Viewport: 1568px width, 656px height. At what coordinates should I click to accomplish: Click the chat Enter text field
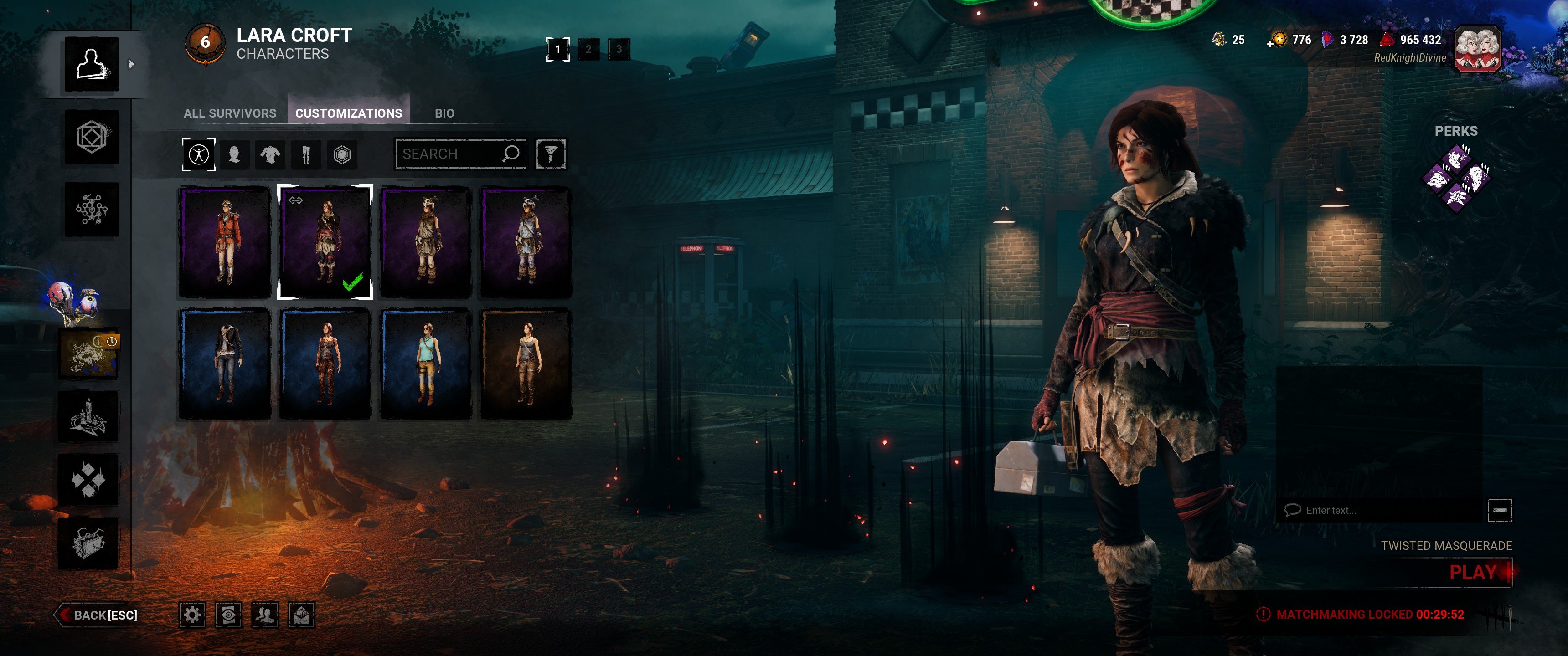coord(1382,510)
